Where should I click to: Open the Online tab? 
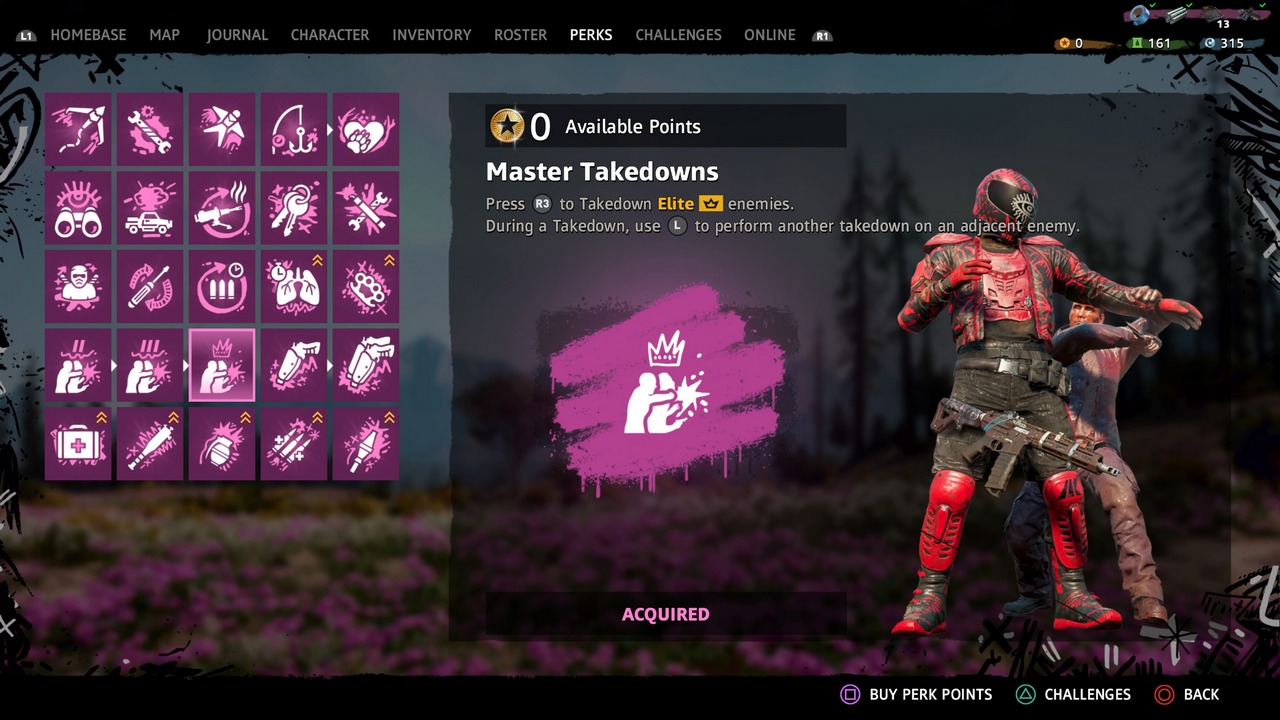pyautogui.click(x=770, y=35)
